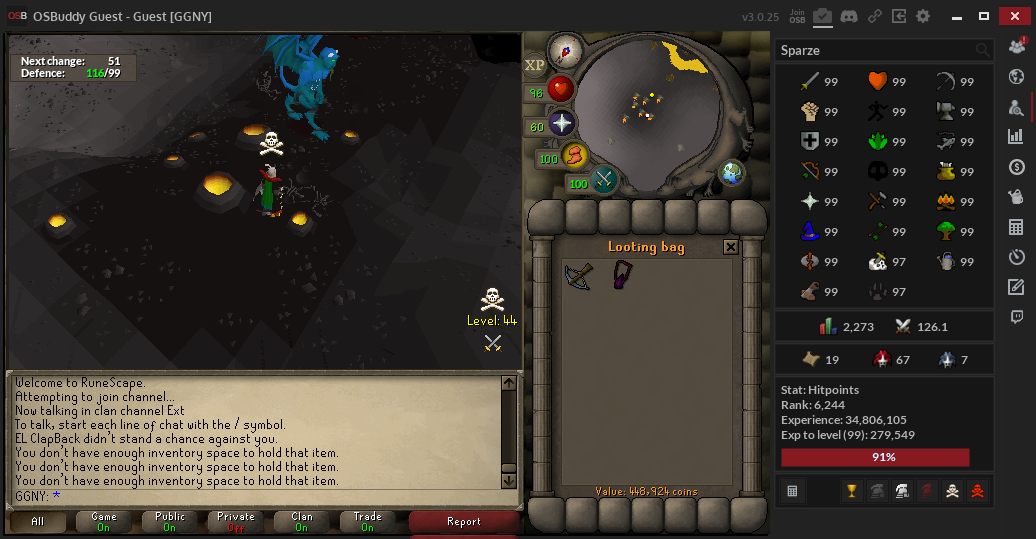Click the compass to face north
The height and width of the screenshot is (539, 1036).
[x=567, y=49]
